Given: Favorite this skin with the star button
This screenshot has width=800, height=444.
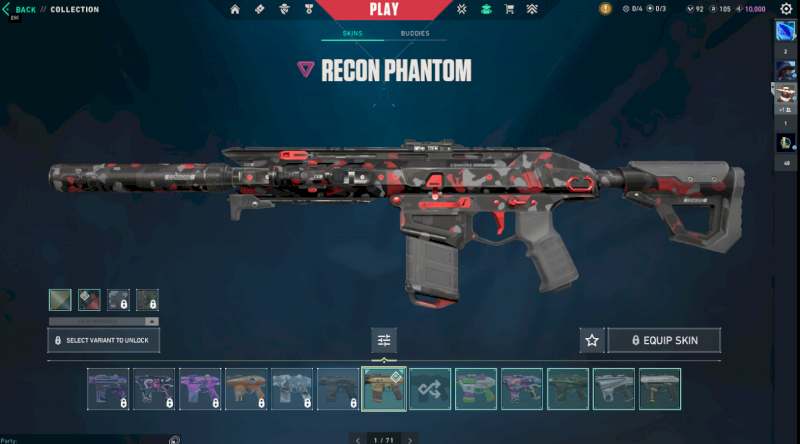Looking at the screenshot, I should (592, 341).
